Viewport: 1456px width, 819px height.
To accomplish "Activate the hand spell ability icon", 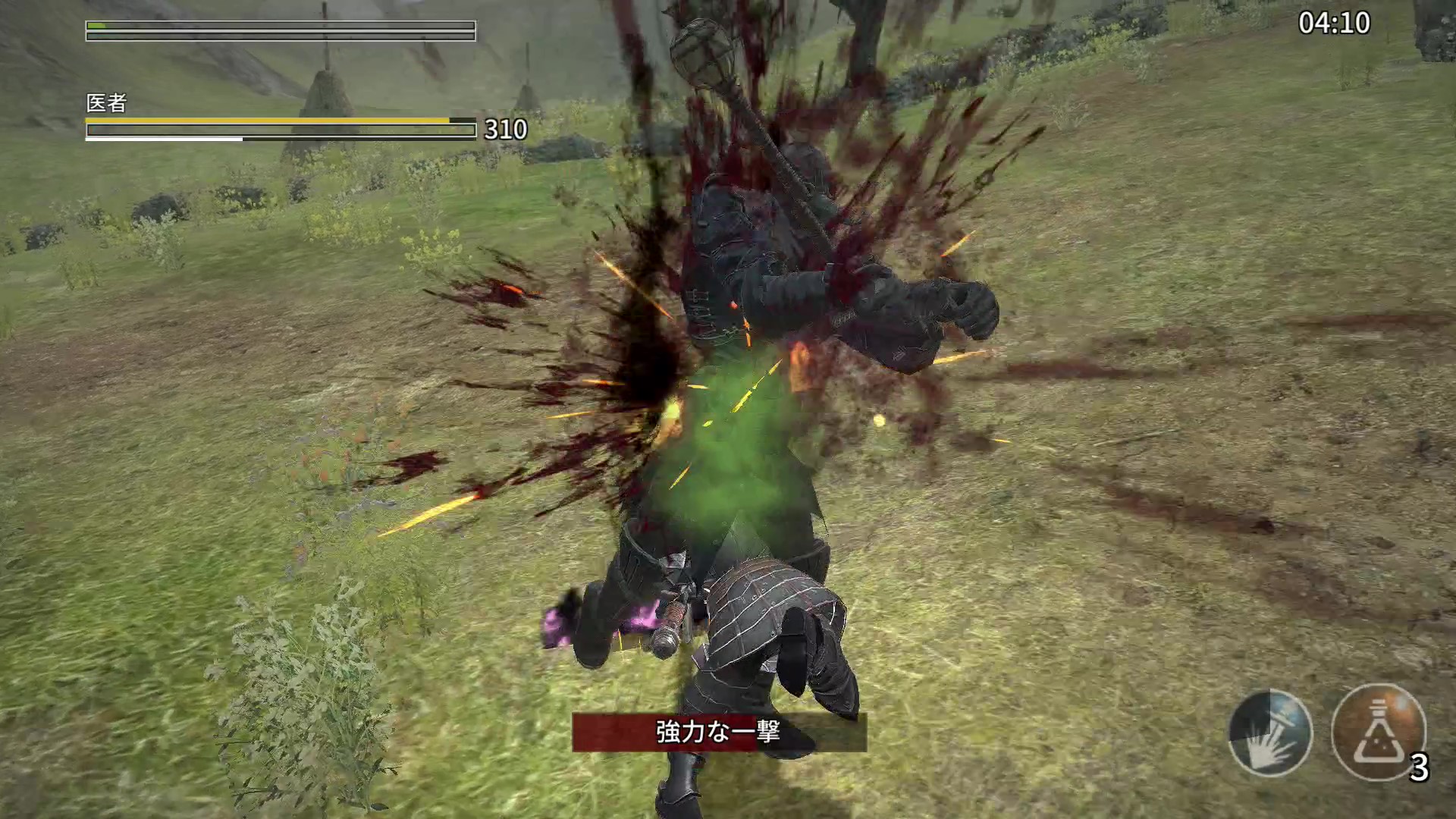I will coord(1270,733).
